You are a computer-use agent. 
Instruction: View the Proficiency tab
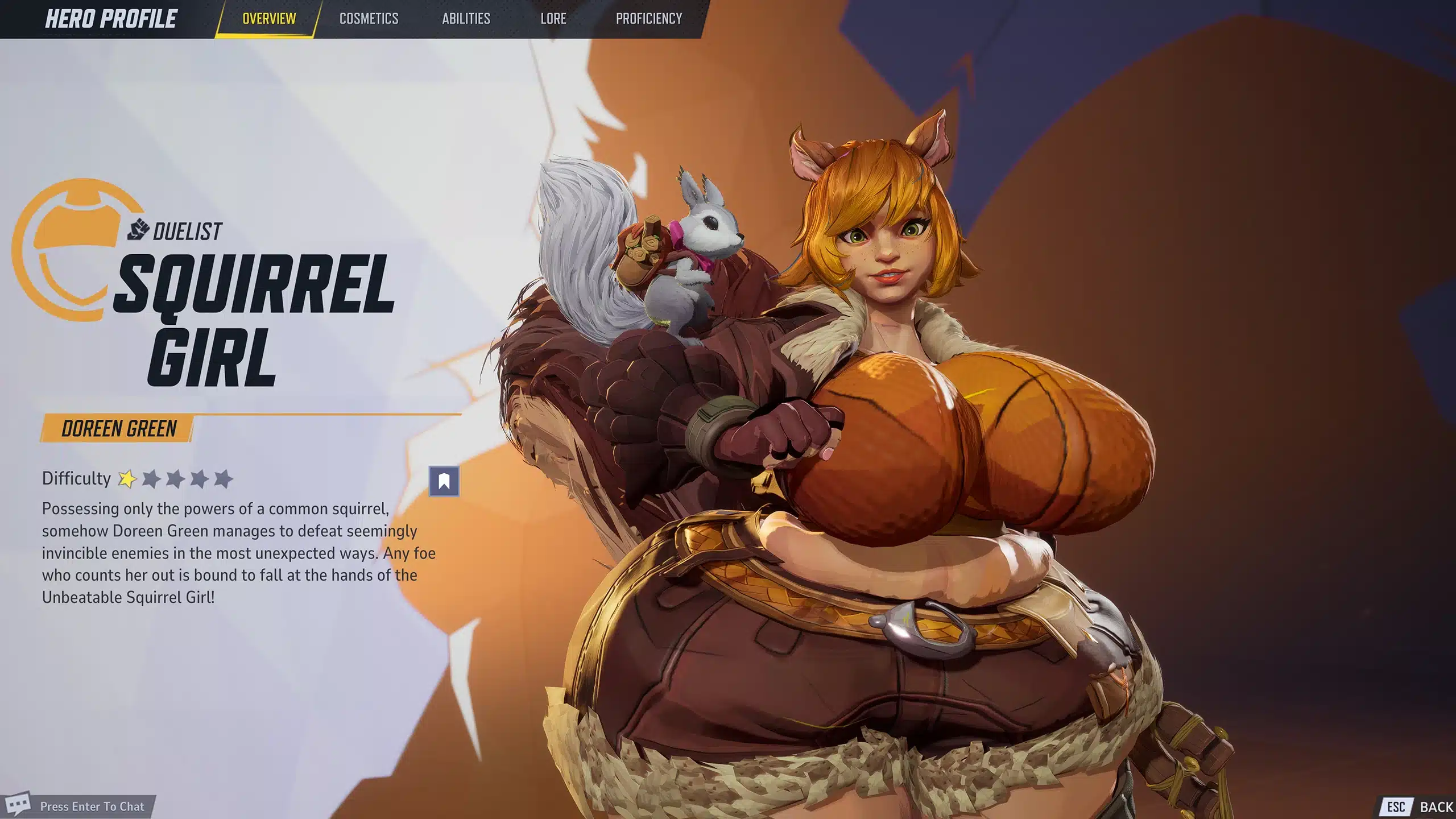tap(648, 19)
